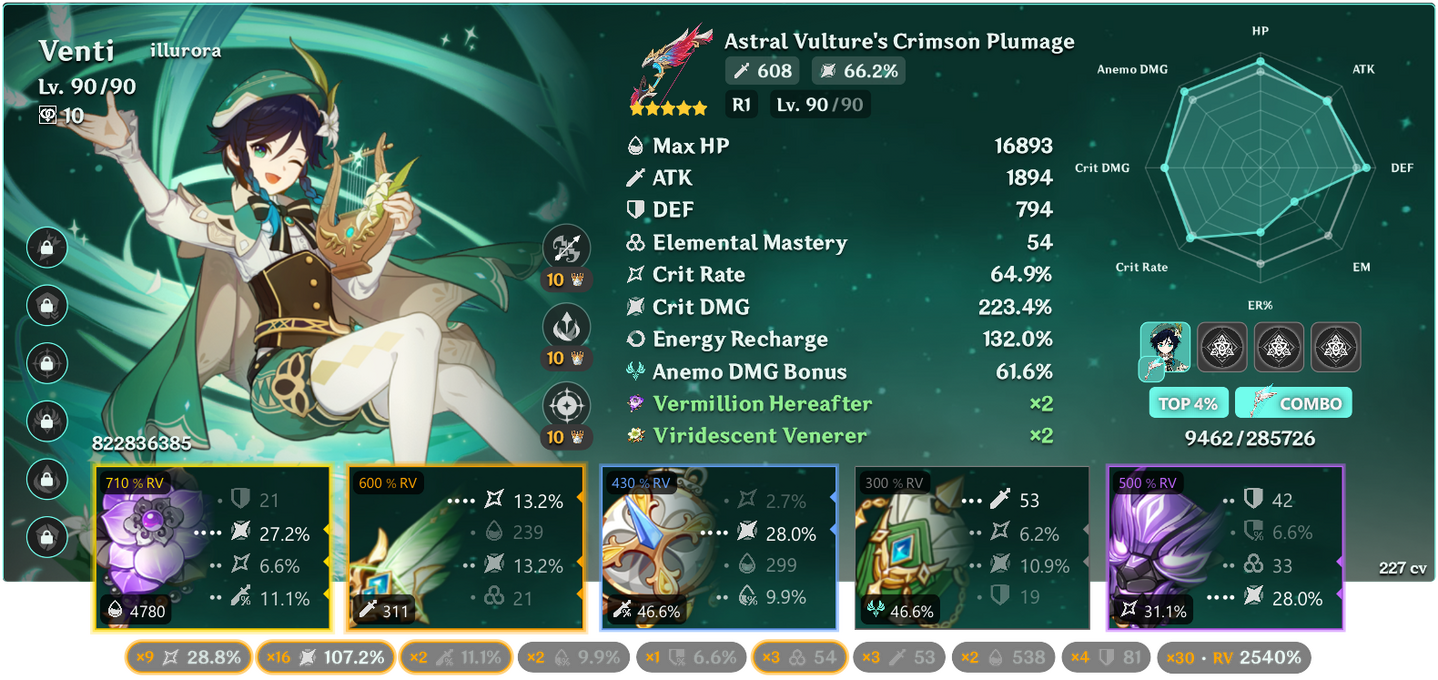Click the Viridescent Venerer set bonus row
This screenshot has height=680, width=1438.
(x=838, y=436)
